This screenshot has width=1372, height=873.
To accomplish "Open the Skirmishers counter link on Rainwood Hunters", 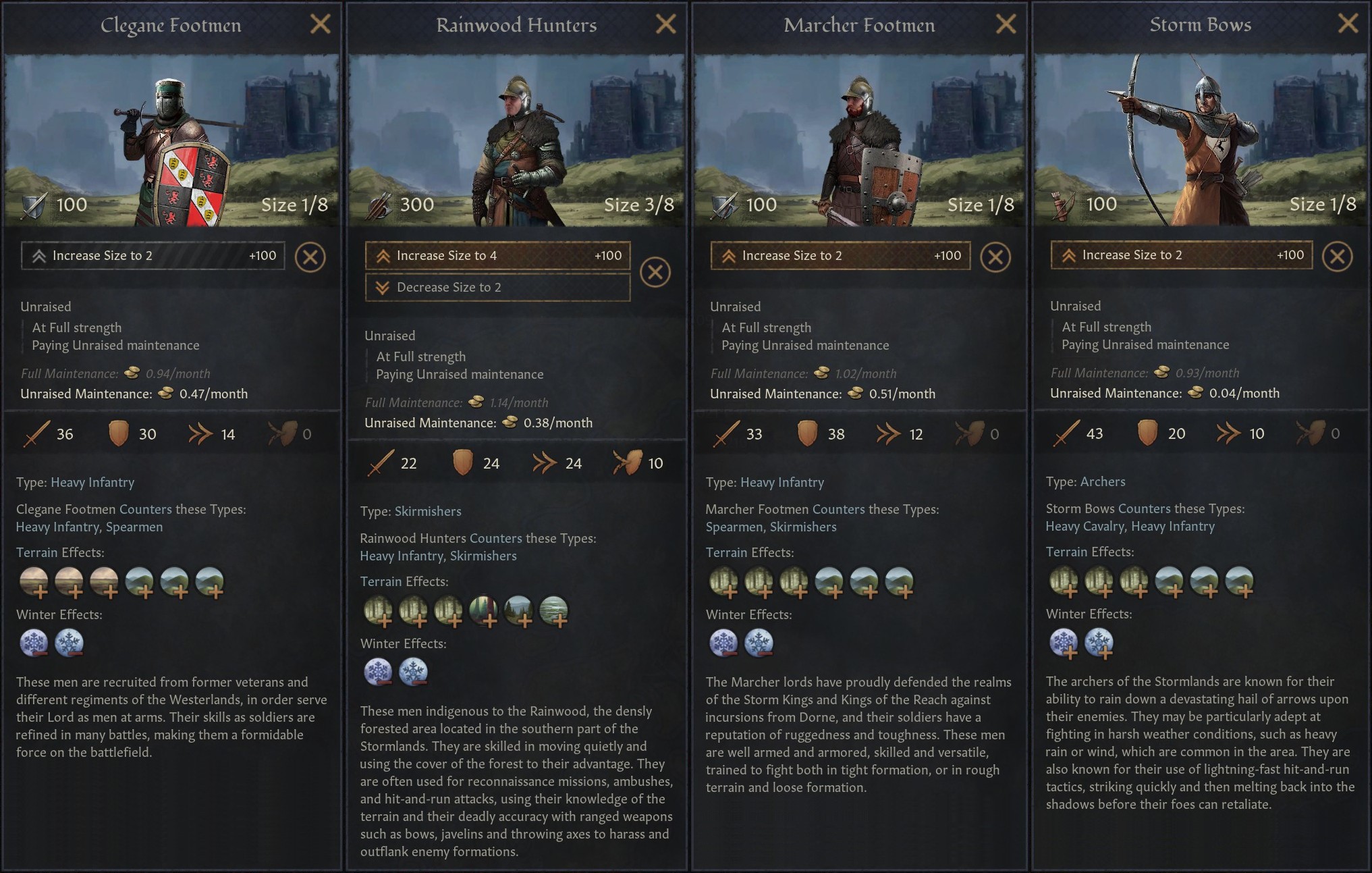I will click(483, 556).
